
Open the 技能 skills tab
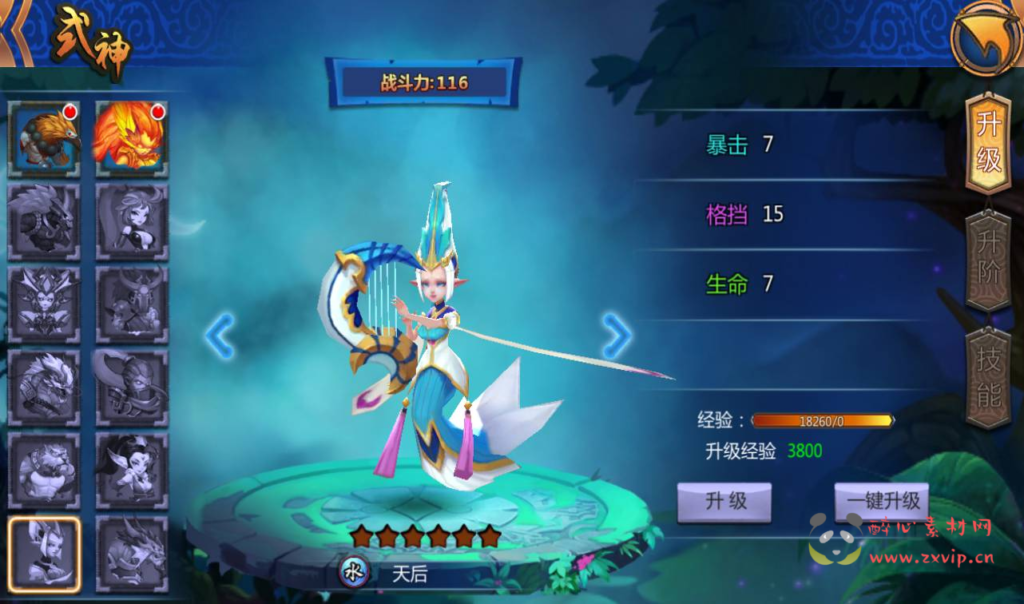988,378
